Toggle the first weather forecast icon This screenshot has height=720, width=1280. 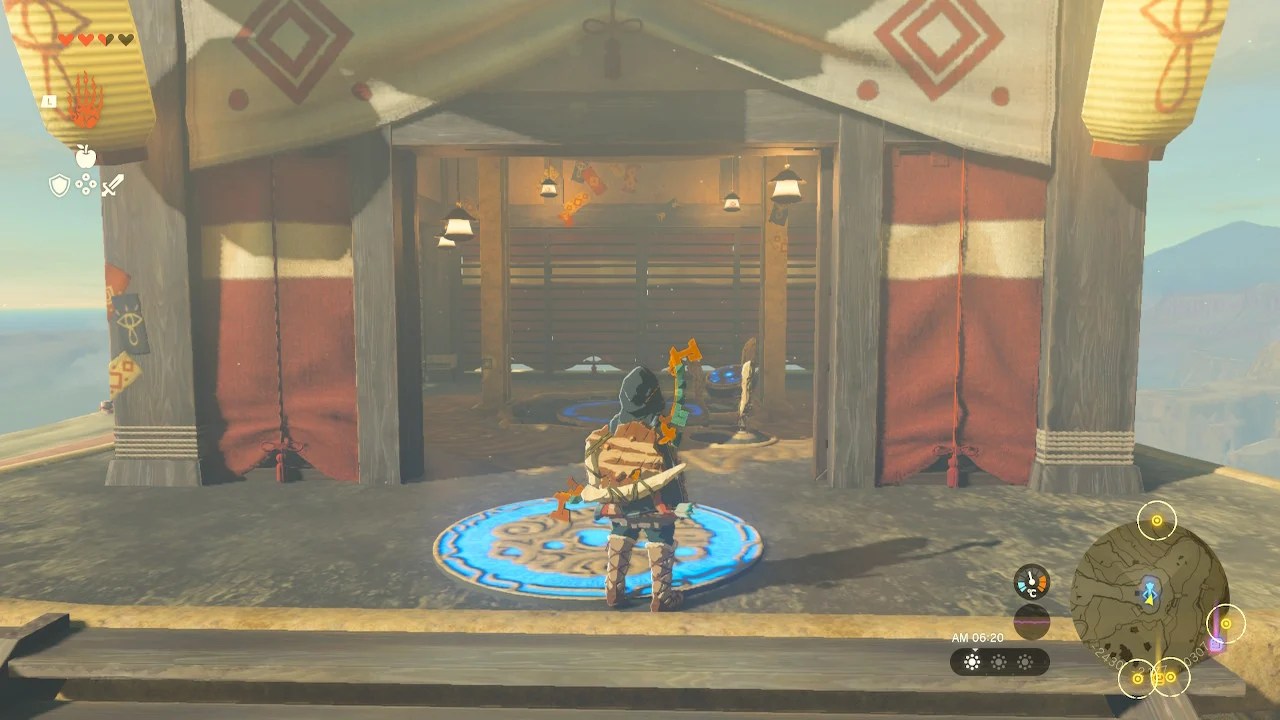point(972,663)
